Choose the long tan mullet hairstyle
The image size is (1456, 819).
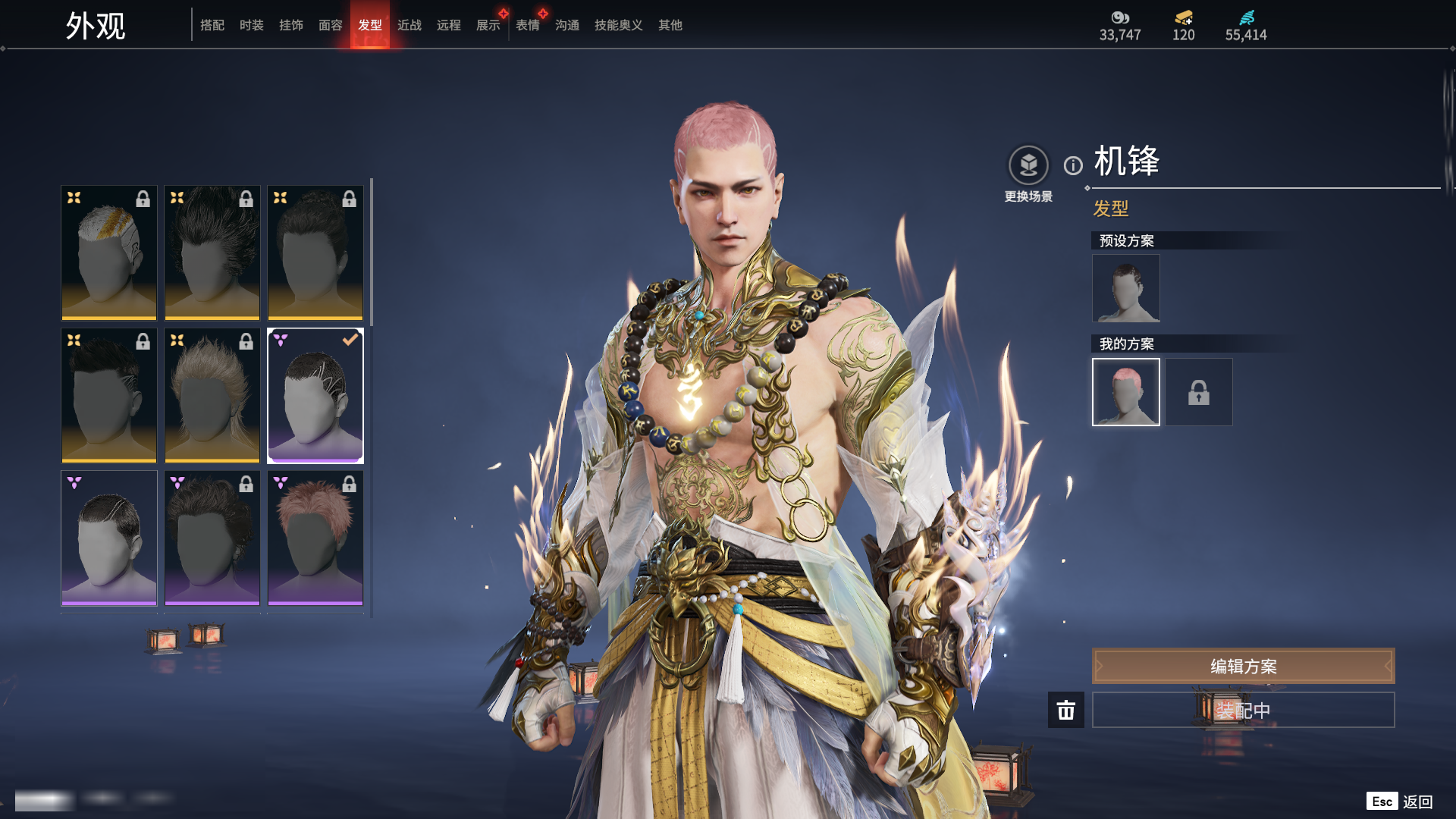coord(212,395)
